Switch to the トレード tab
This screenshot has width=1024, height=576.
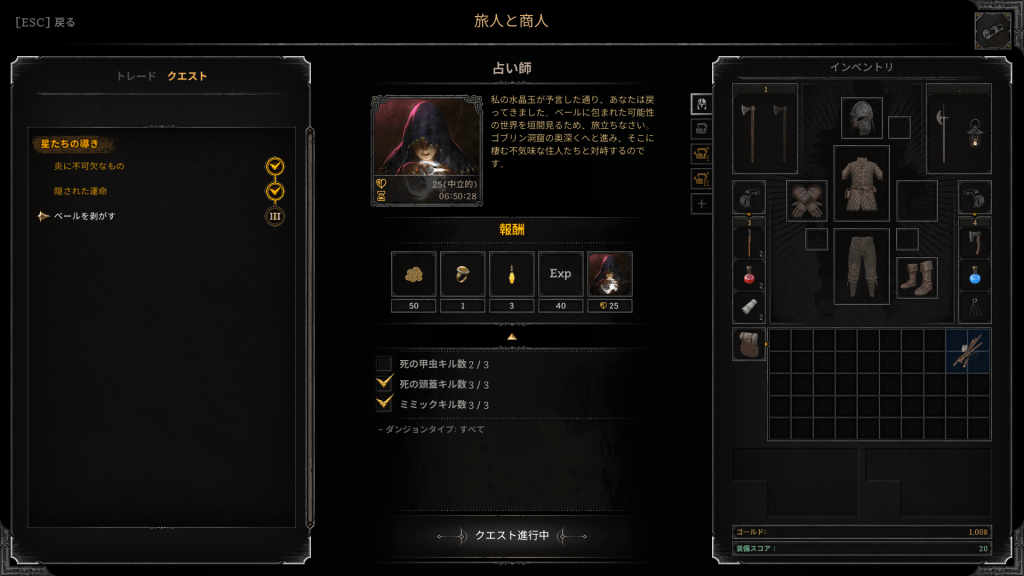click(x=135, y=76)
